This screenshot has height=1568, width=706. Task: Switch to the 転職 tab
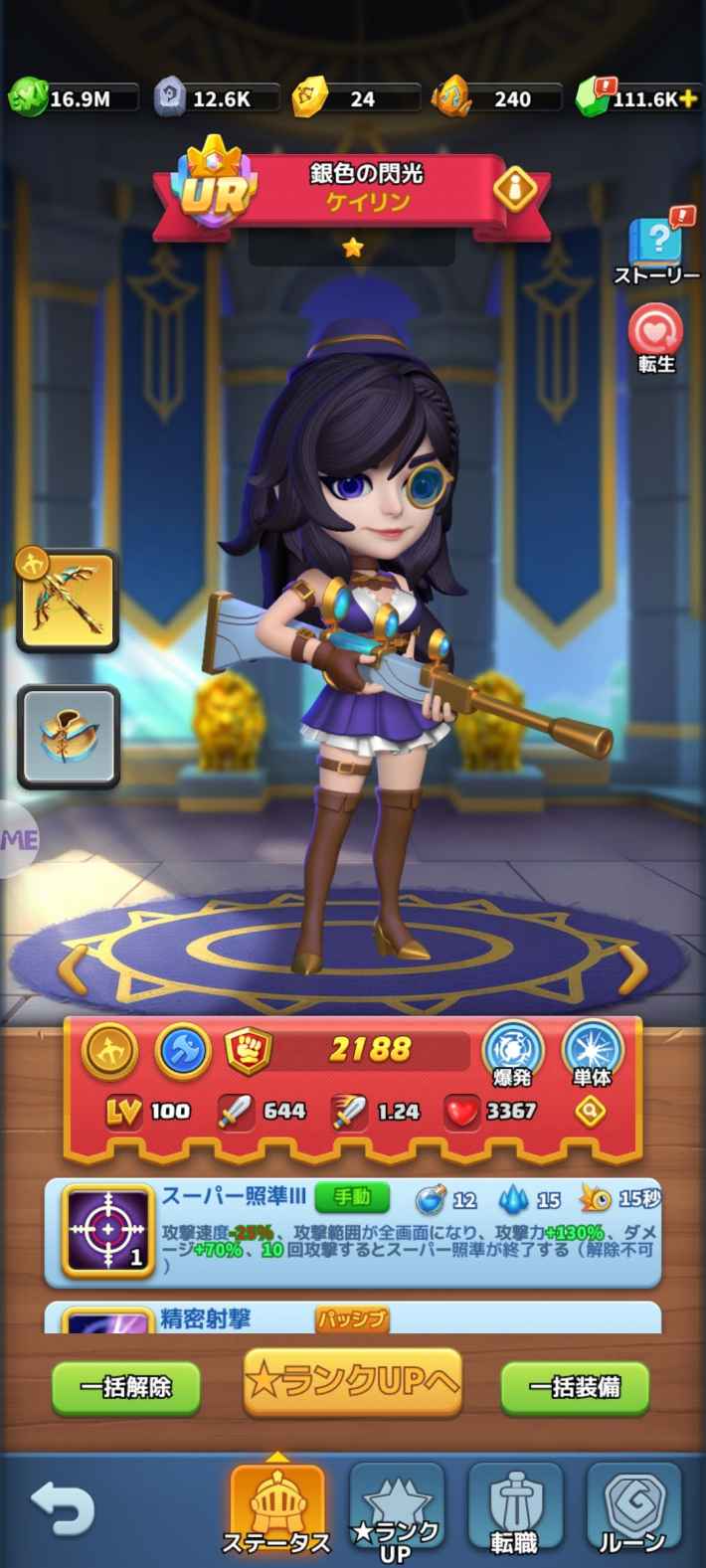click(514, 1511)
